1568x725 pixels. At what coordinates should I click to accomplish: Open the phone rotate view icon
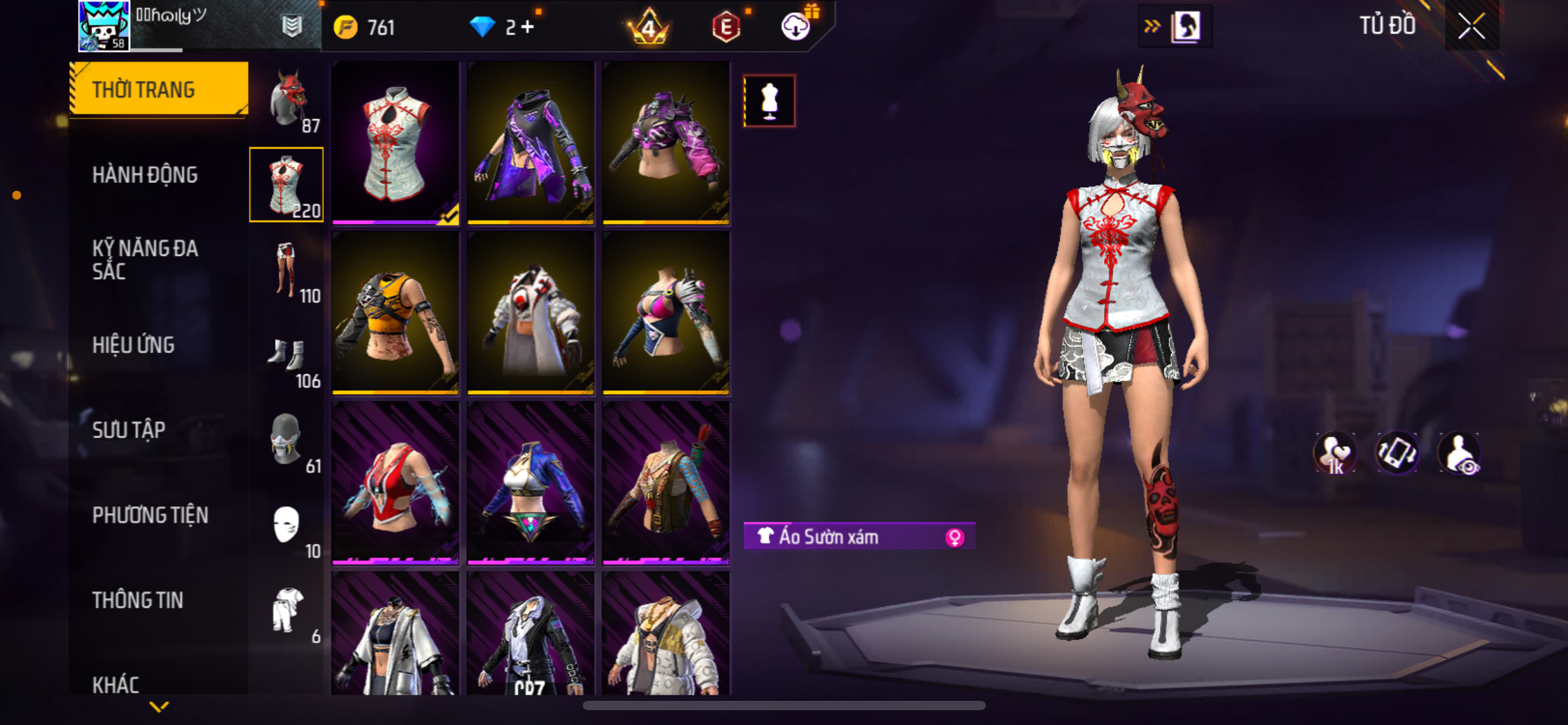pyautogui.click(x=1397, y=453)
